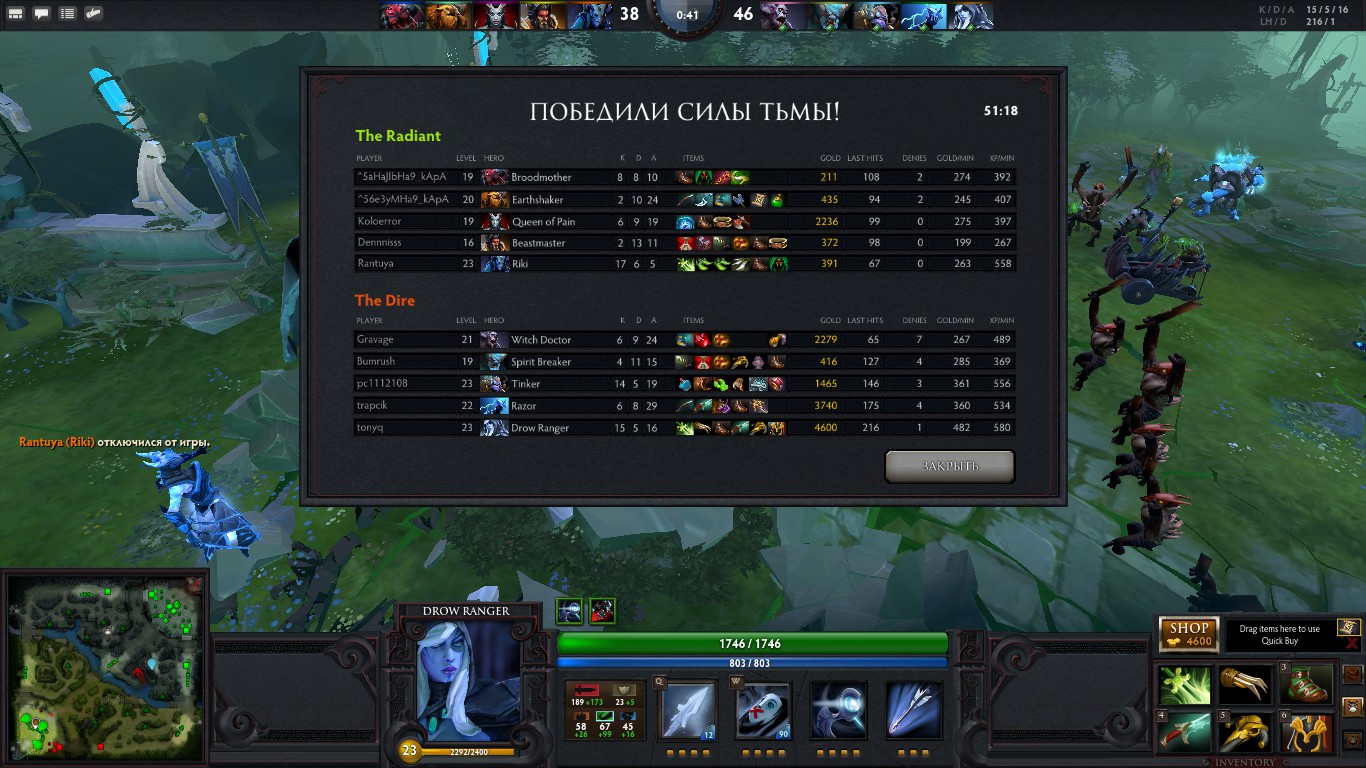Select the Precision Aura ability icon

coord(838,709)
